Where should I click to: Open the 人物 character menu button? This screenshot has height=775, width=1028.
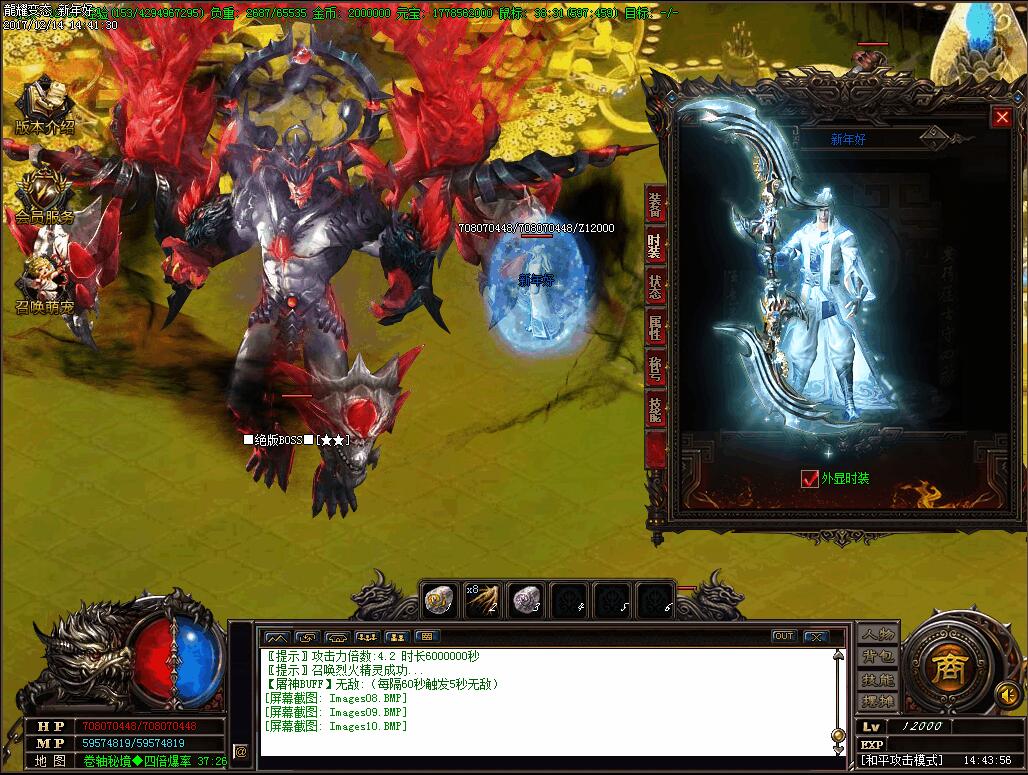[x=878, y=635]
